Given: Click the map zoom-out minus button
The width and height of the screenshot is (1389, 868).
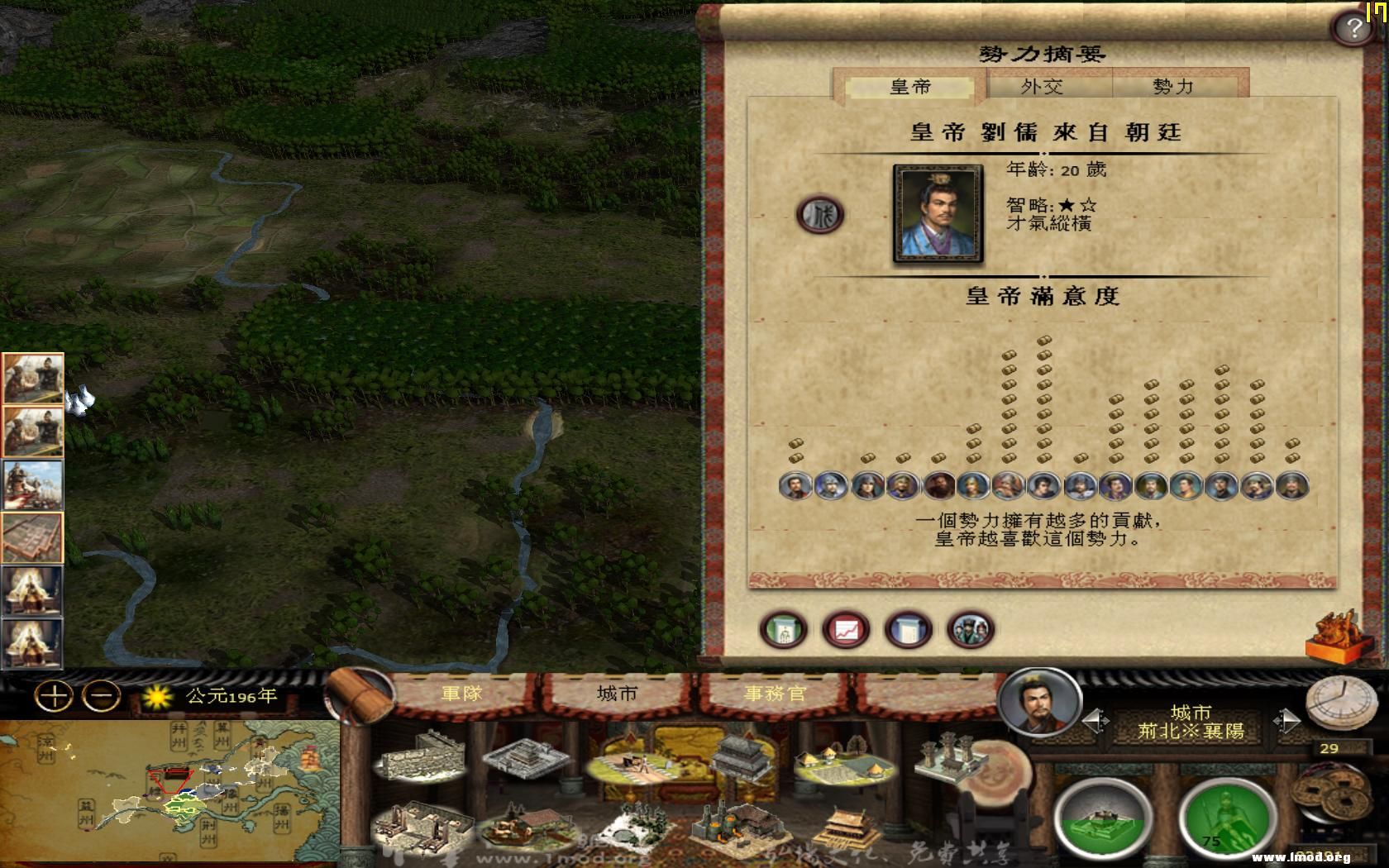Looking at the screenshot, I should 99,694.
